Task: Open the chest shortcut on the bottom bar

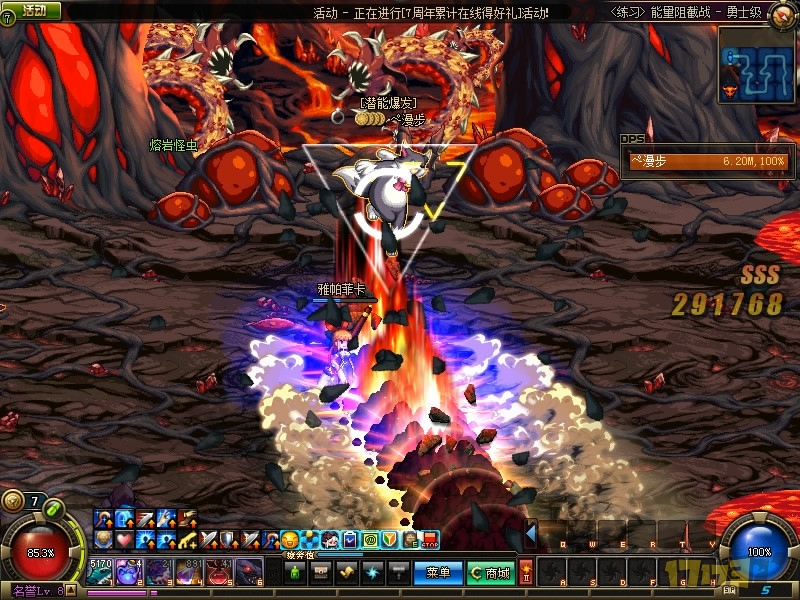Action: pos(322,573)
